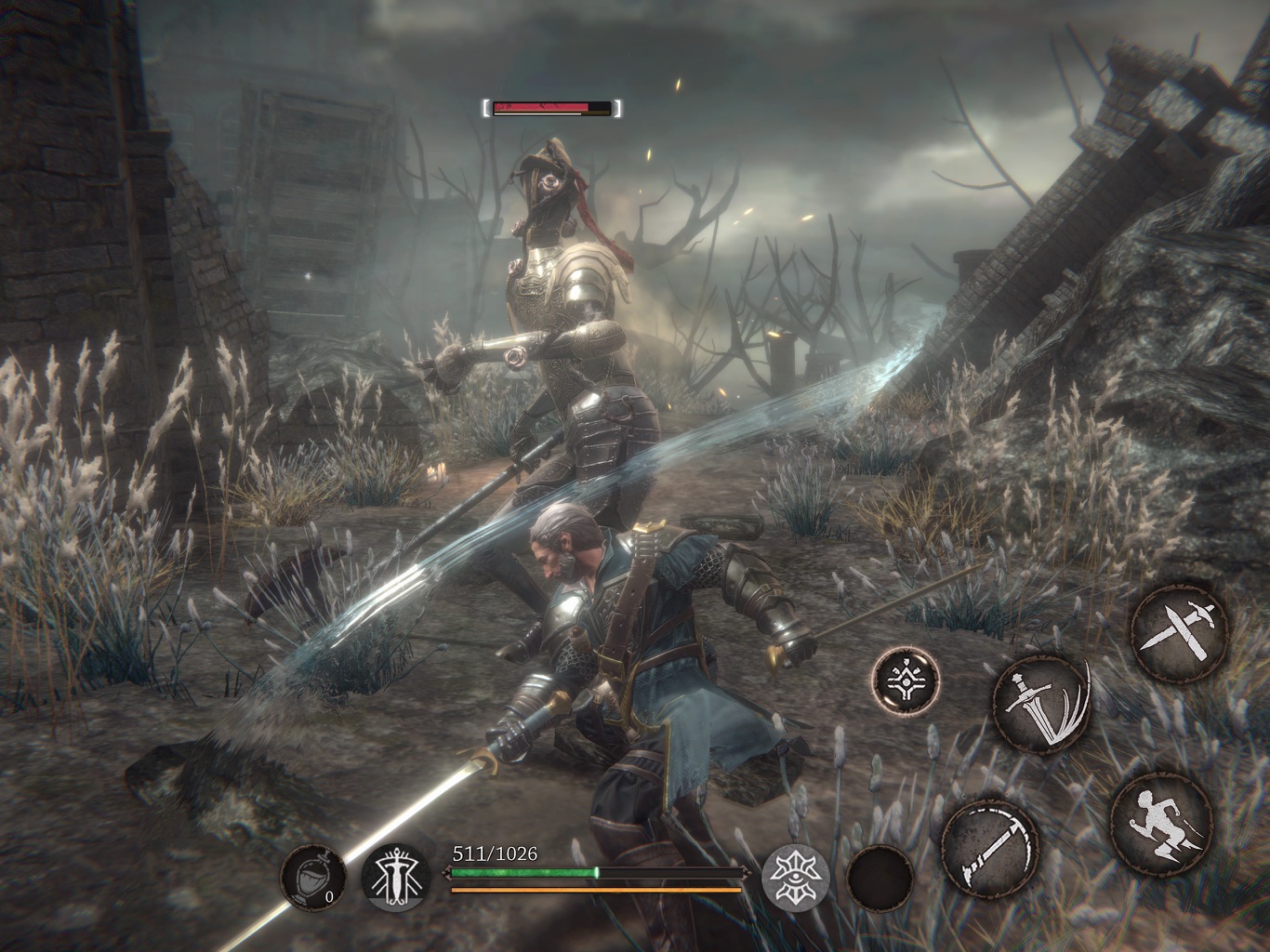This screenshot has height=952, width=1270.
Task: Tap the running figure dodge button
Action: pyautogui.click(x=1160, y=821)
